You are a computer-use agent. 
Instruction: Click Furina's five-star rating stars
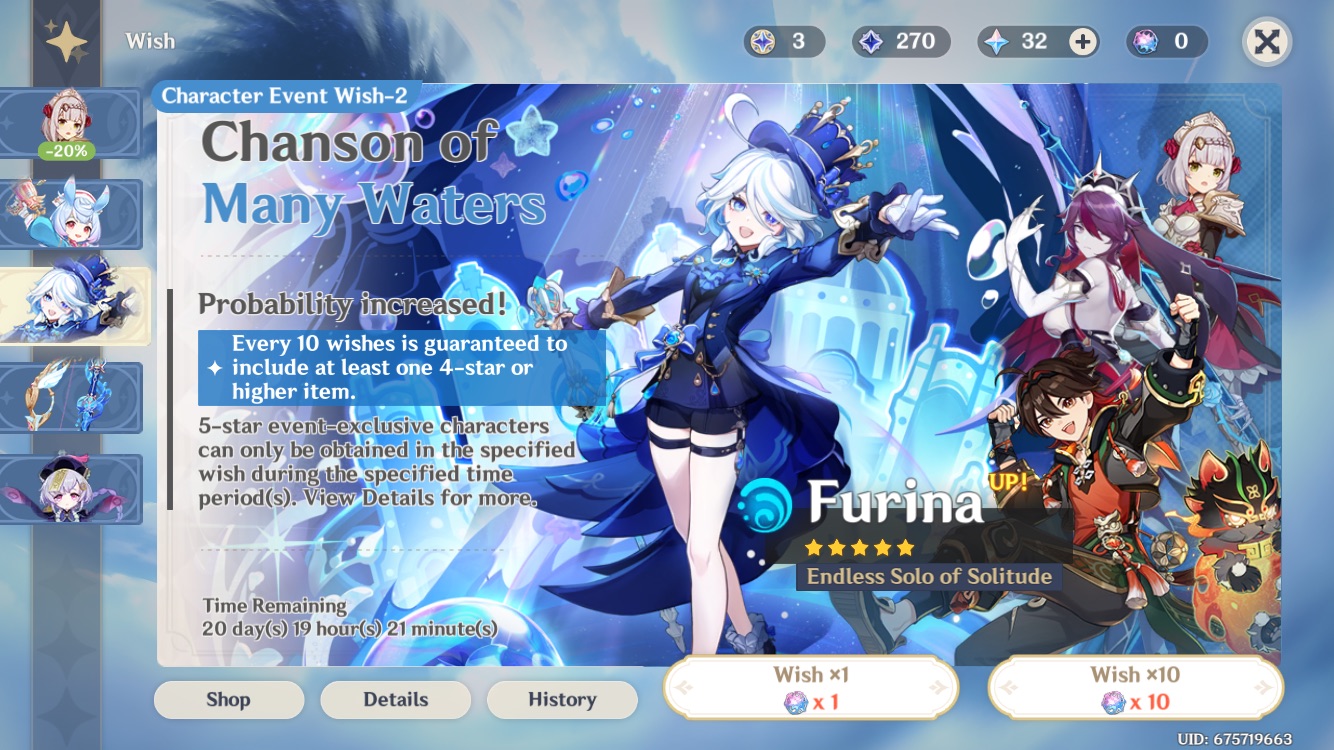[x=858, y=546]
